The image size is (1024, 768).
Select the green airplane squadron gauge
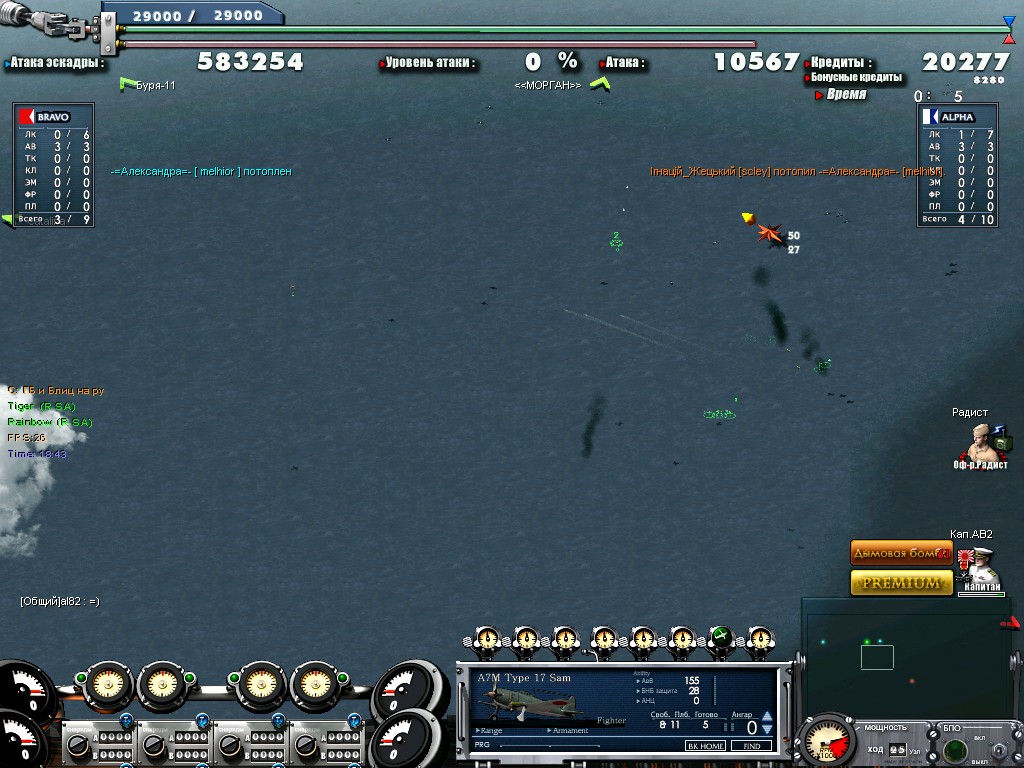720,638
